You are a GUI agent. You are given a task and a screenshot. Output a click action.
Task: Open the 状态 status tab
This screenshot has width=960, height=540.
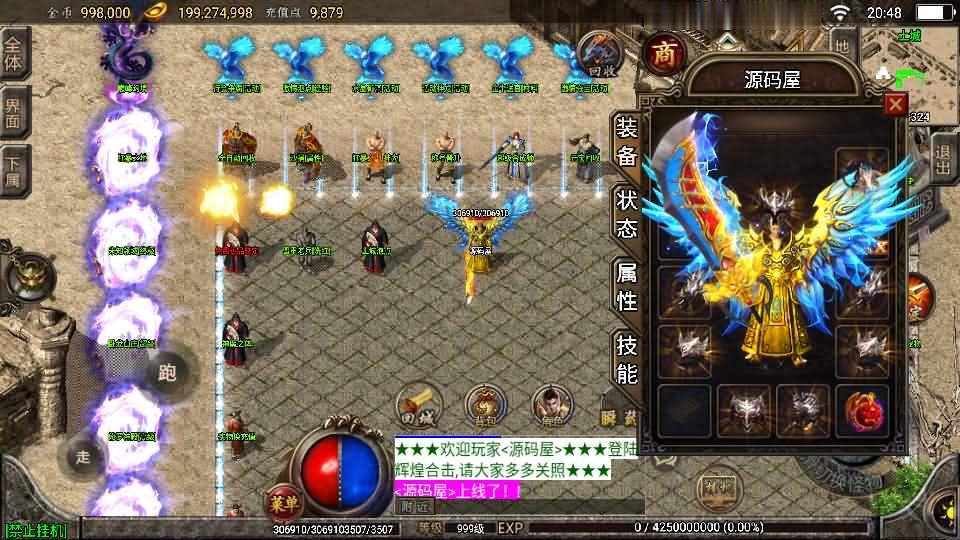point(627,214)
